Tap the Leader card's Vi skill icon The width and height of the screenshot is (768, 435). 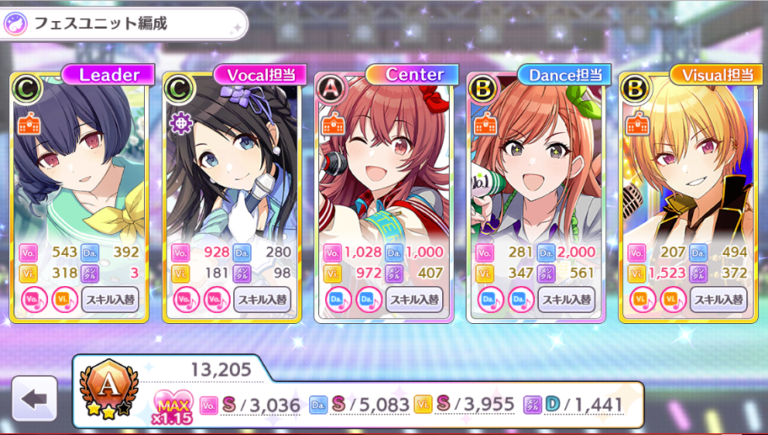(62, 299)
